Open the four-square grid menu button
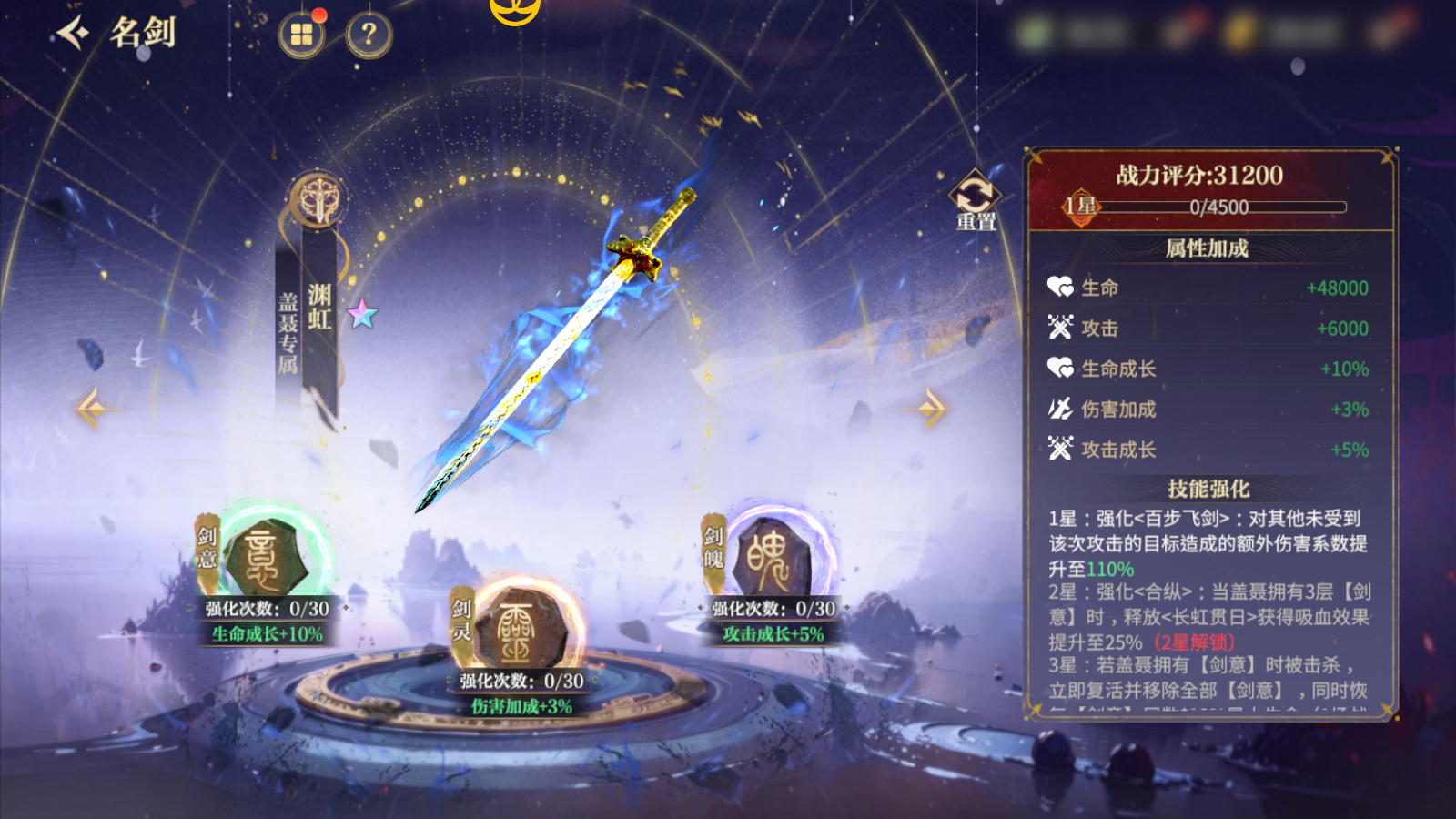Screen dimensions: 1456x819 pyautogui.click(x=301, y=35)
